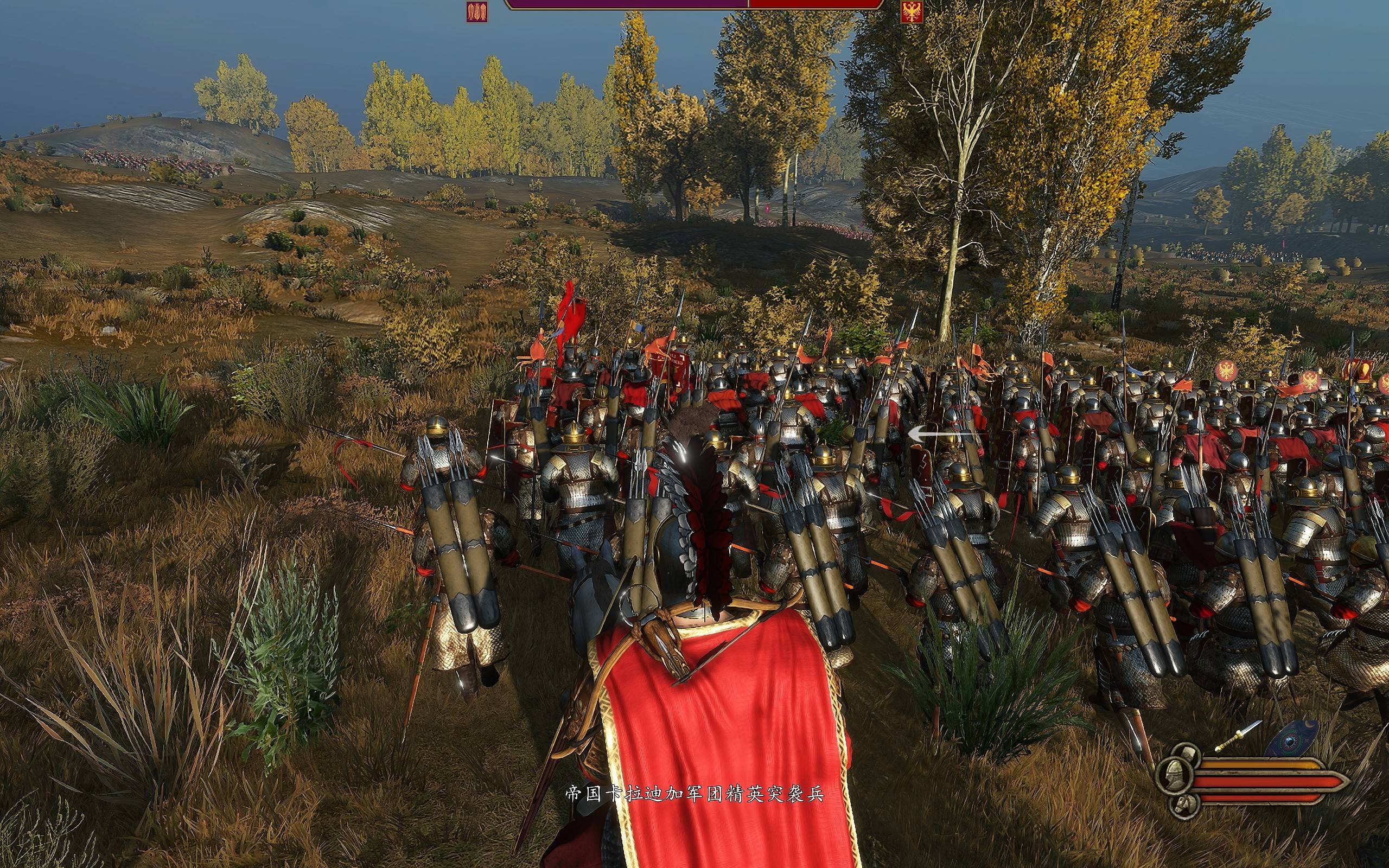This screenshot has height=868, width=1389.
Task: Click the purple wheat-sheaf faction banner
Action: (477, 11)
